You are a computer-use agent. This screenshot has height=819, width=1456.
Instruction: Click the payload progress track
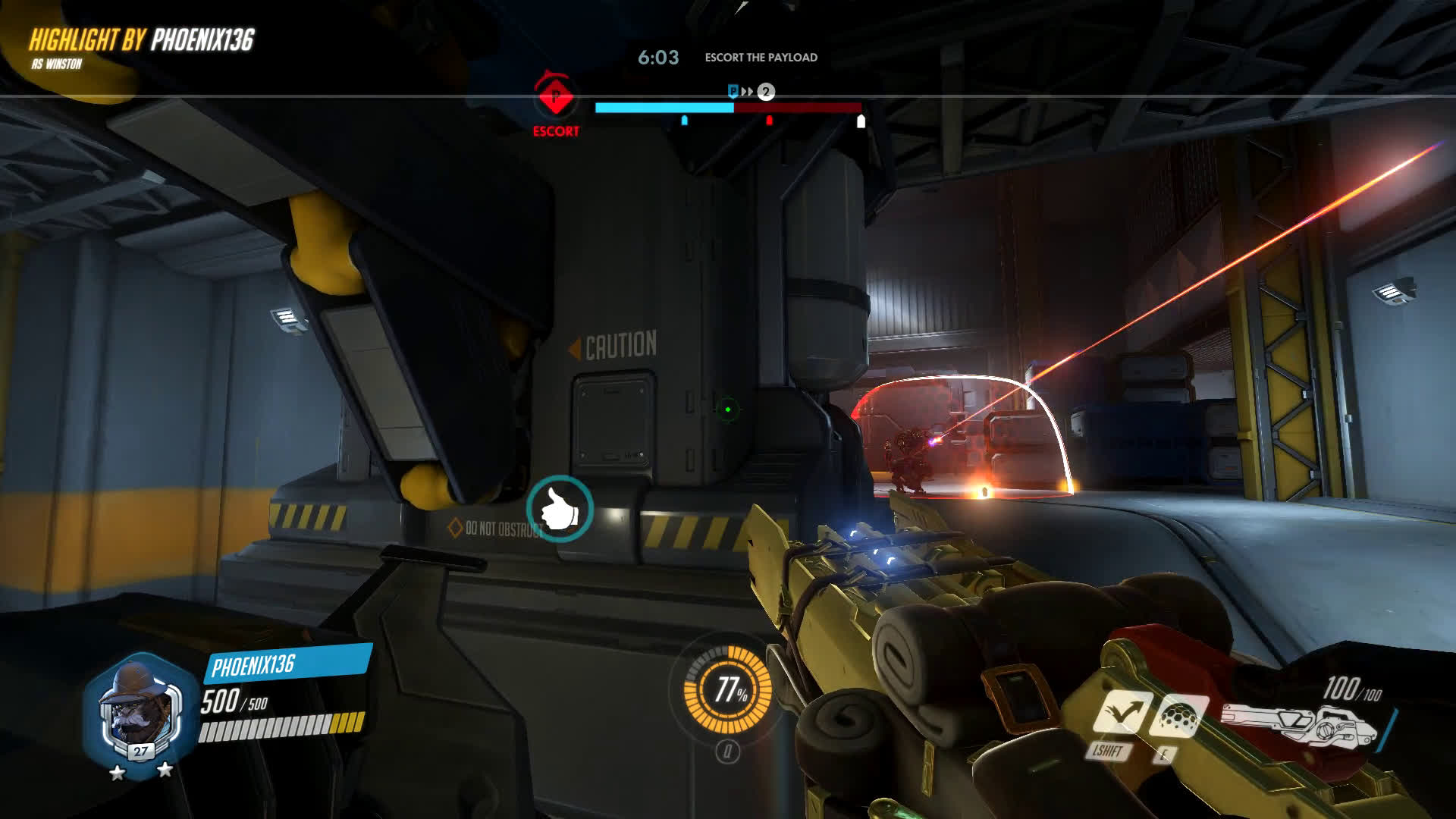click(728, 108)
